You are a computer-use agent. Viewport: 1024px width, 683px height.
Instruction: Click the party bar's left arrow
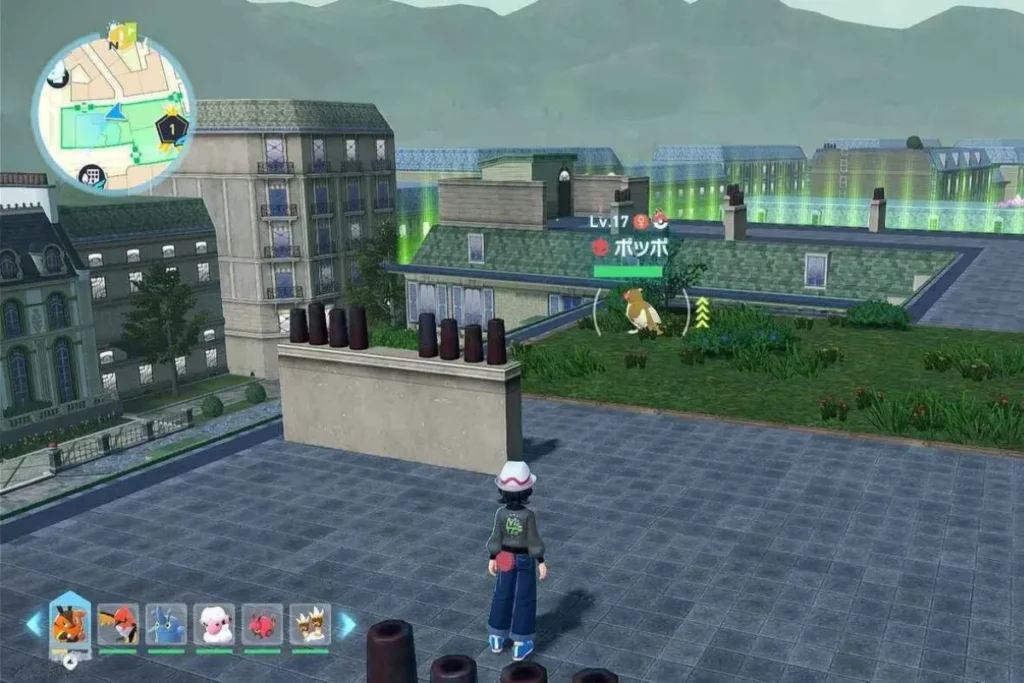click(x=34, y=625)
